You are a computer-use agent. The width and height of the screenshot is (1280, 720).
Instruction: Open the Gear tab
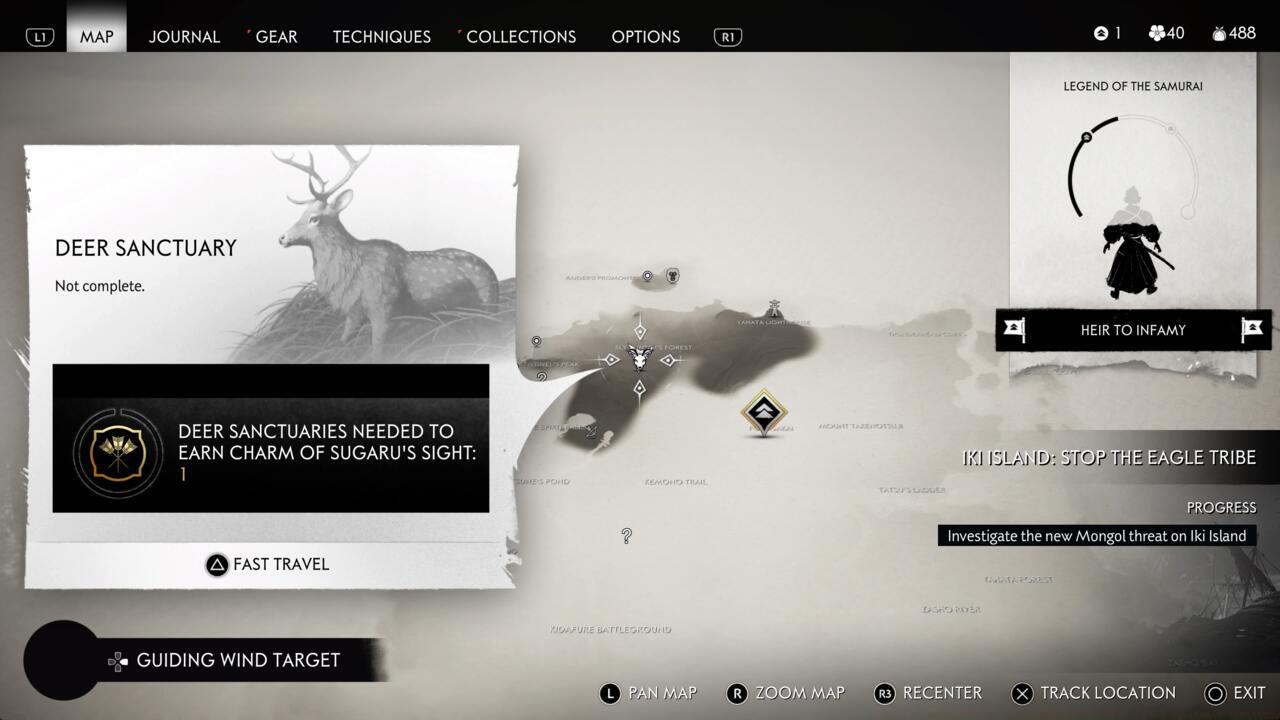pyautogui.click(x=275, y=36)
